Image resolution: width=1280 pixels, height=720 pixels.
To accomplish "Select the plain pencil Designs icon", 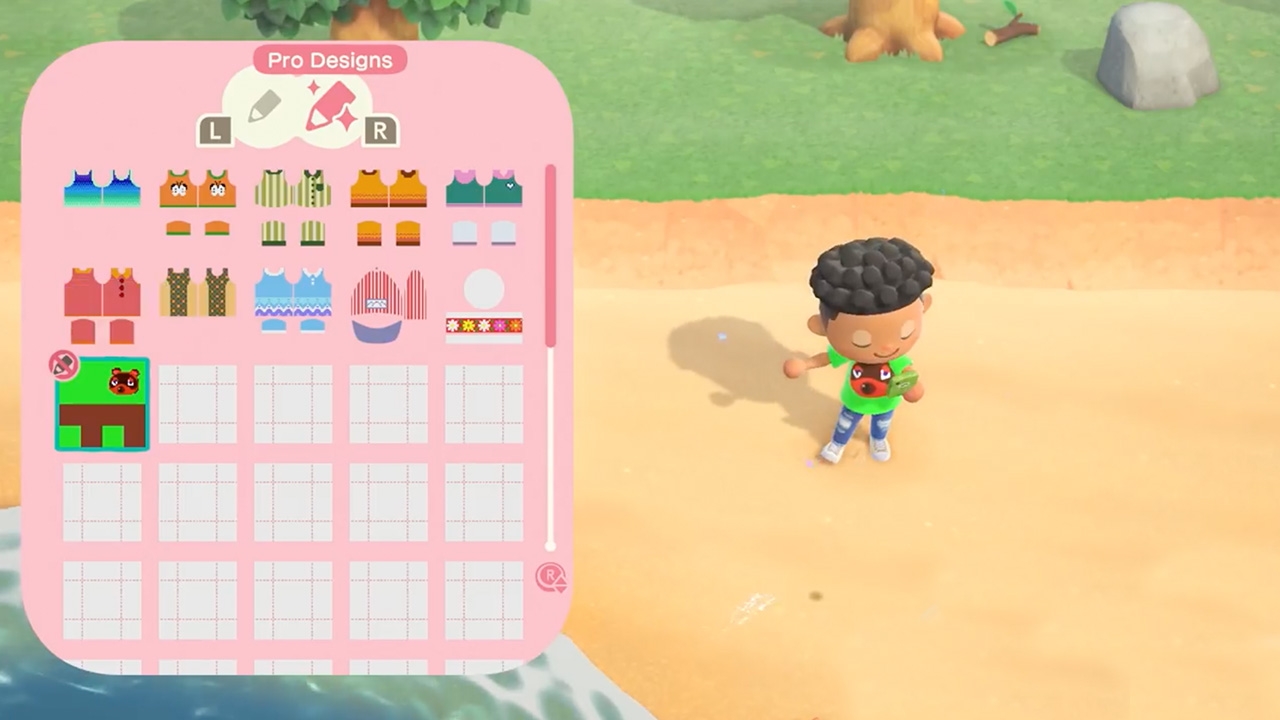I will pyautogui.click(x=267, y=105).
